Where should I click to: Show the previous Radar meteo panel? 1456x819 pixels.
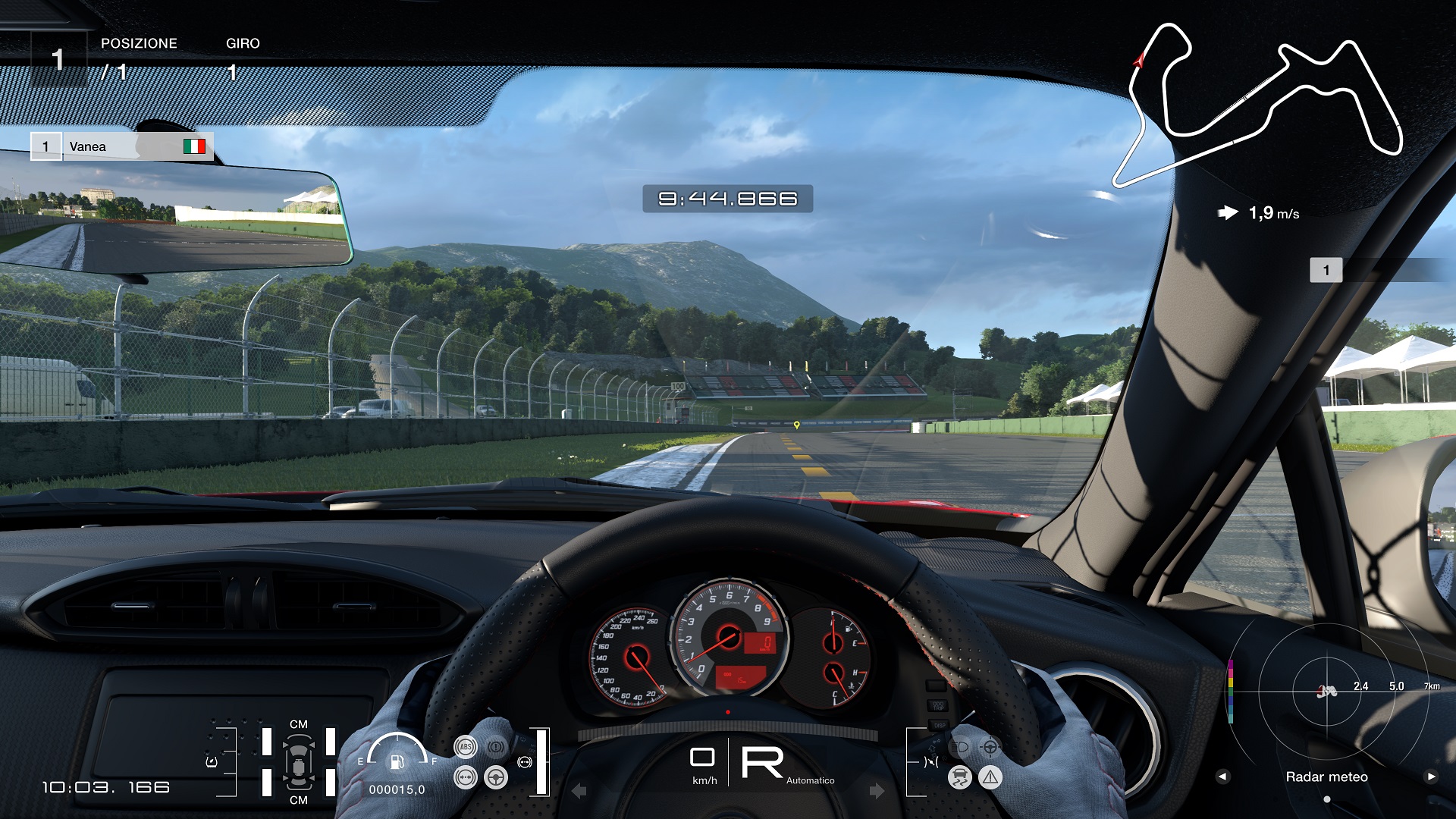click(x=1222, y=777)
